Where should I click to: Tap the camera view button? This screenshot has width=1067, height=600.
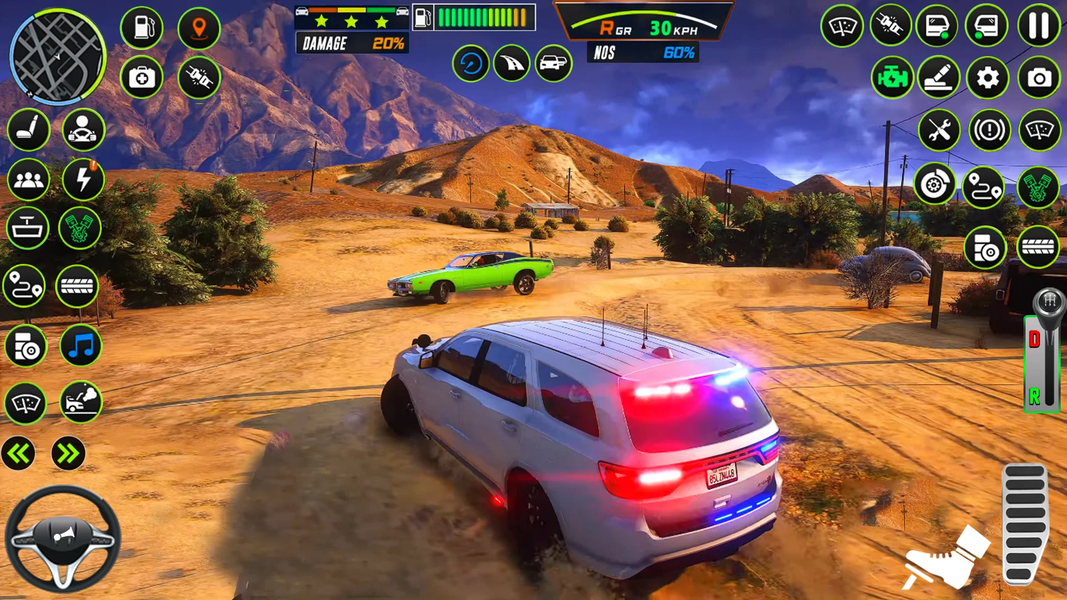pyautogui.click(x=1039, y=78)
